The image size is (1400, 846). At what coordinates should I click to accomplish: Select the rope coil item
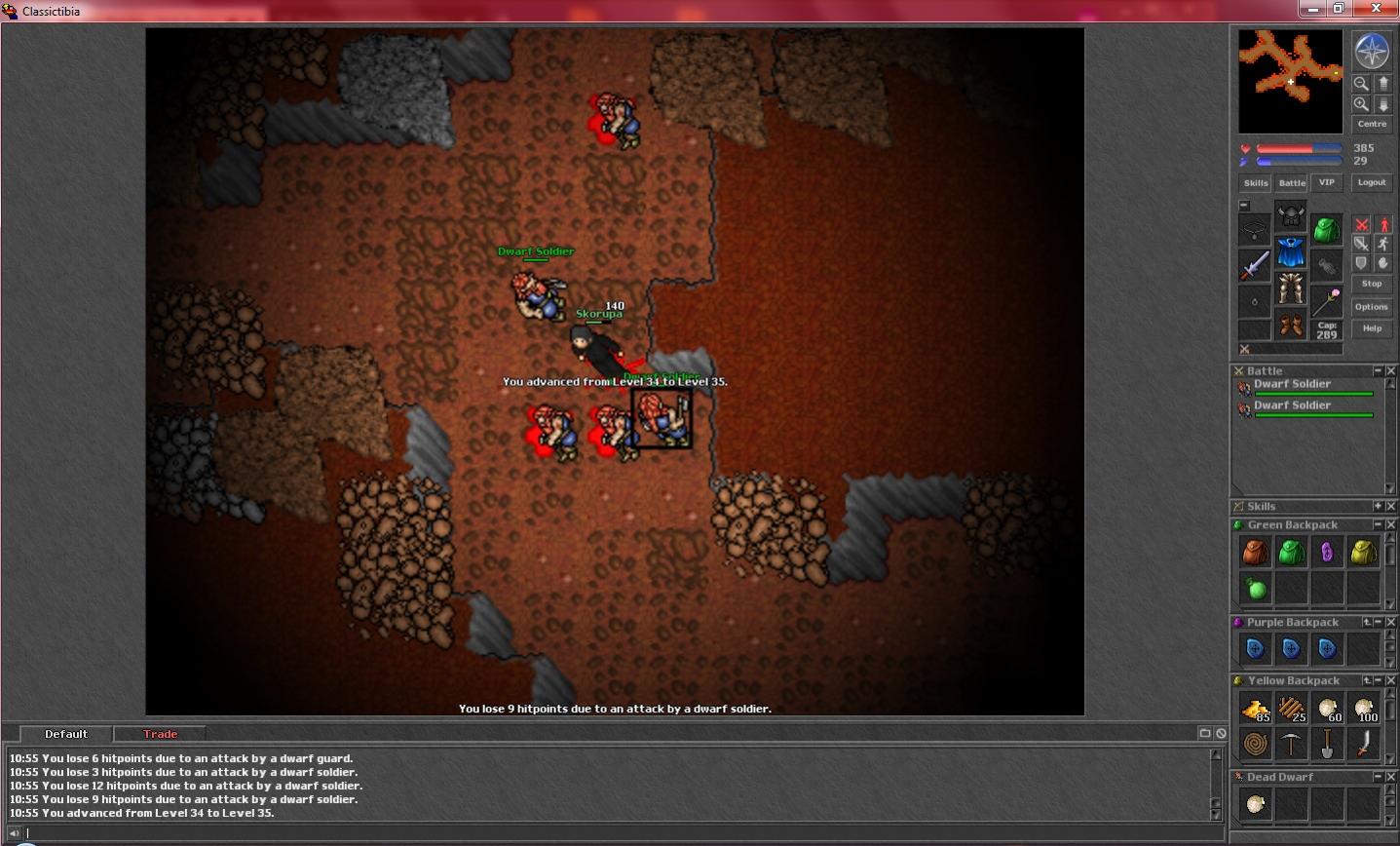click(x=1255, y=745)
